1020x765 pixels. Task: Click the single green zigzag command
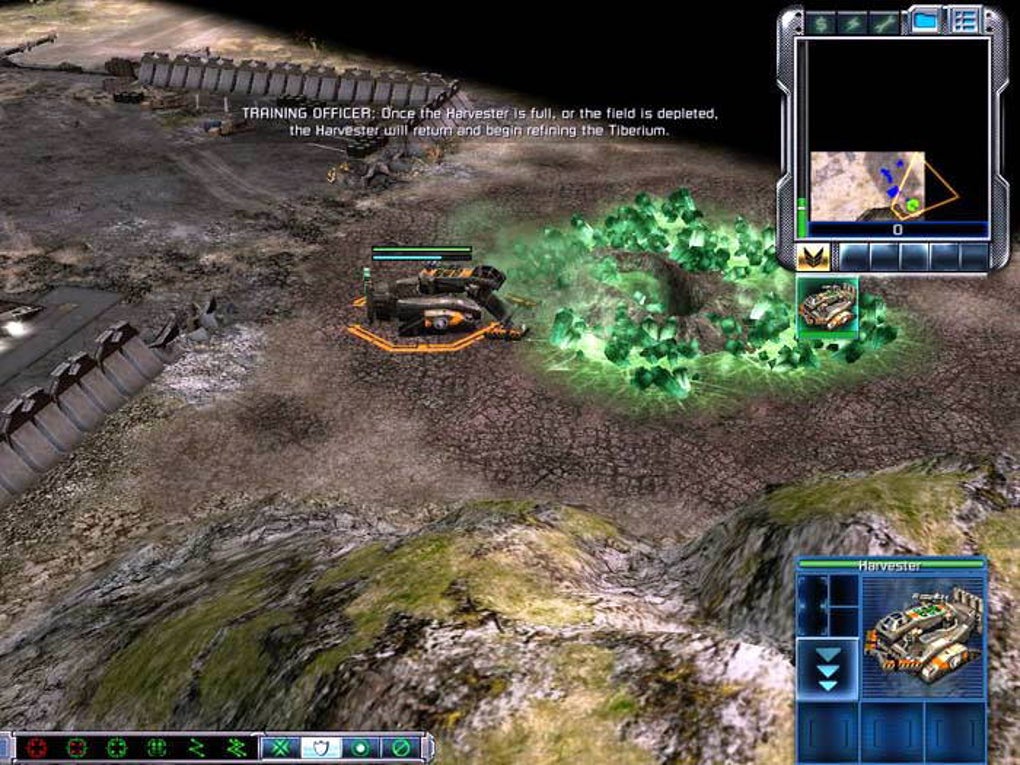(x=197, y=747)
